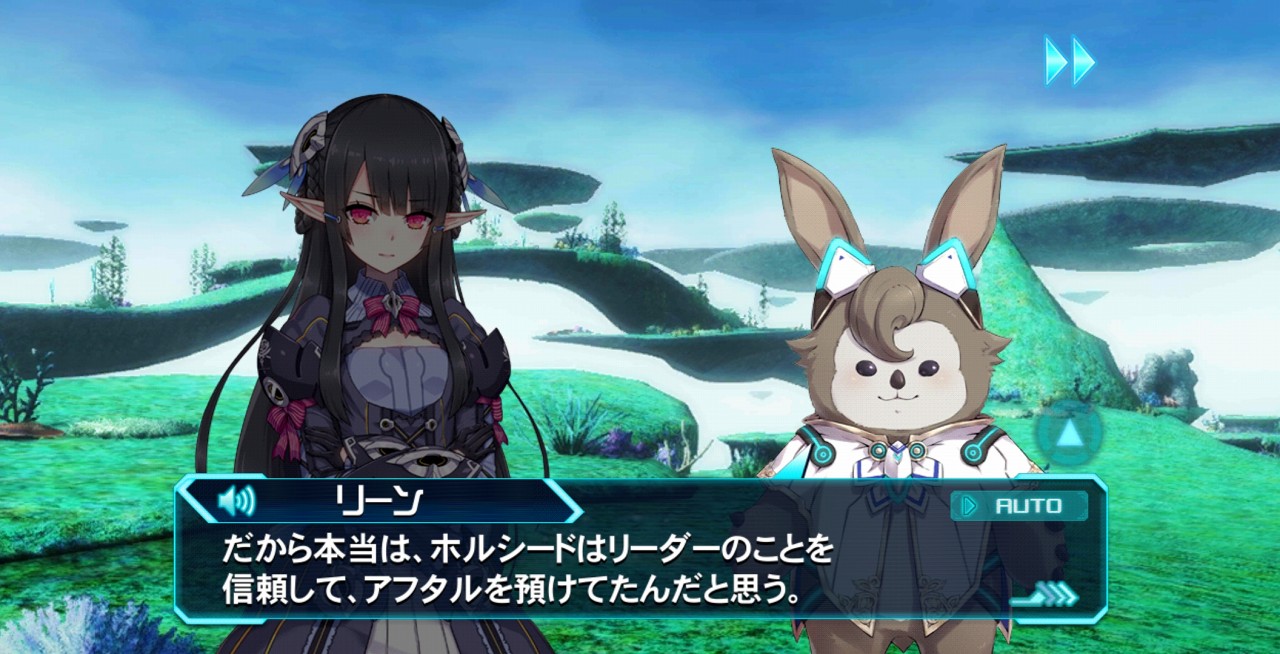Toggle AUTO dialogue advance
This screenshot has width=1280, height=654.
[1019, 506]
